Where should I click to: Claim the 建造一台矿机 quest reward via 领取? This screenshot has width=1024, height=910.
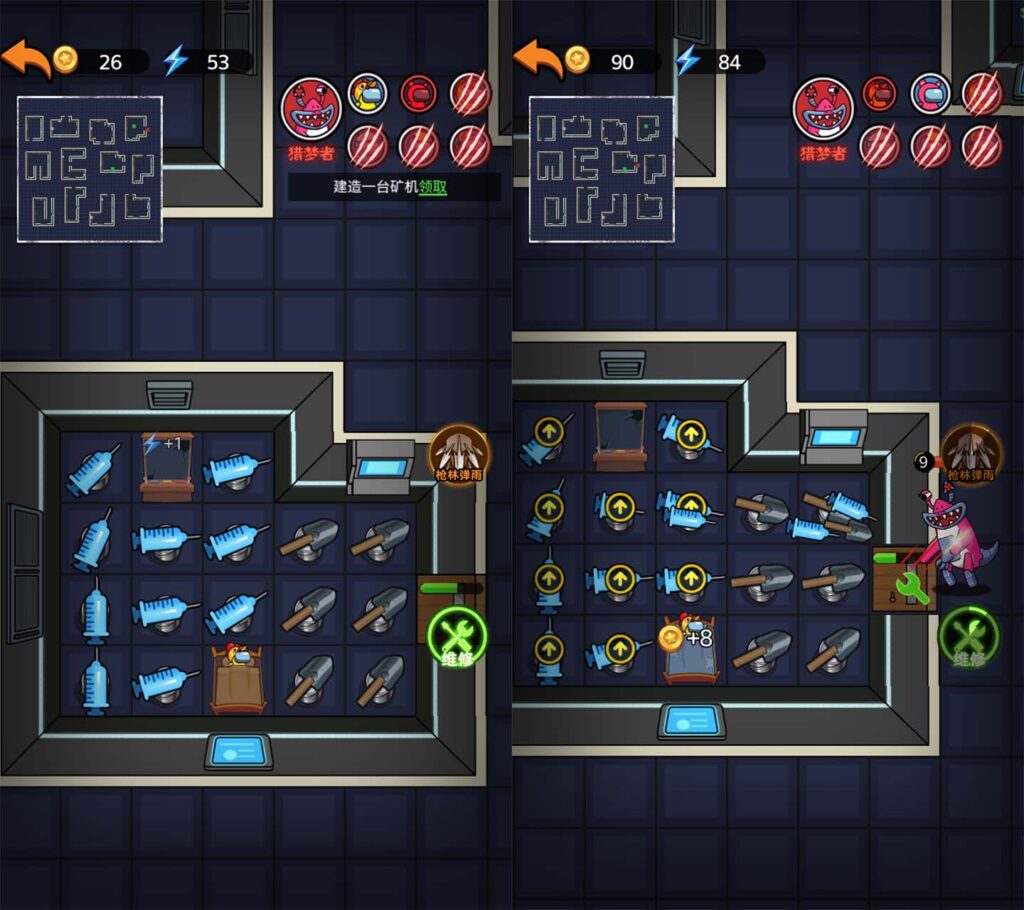(432, 187)
